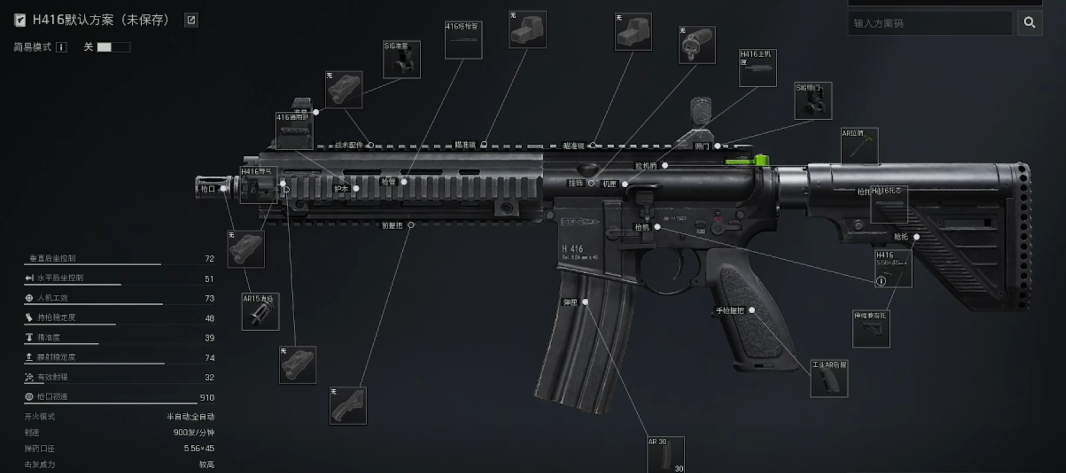Open the external link icon beside title

coord(191,20)
